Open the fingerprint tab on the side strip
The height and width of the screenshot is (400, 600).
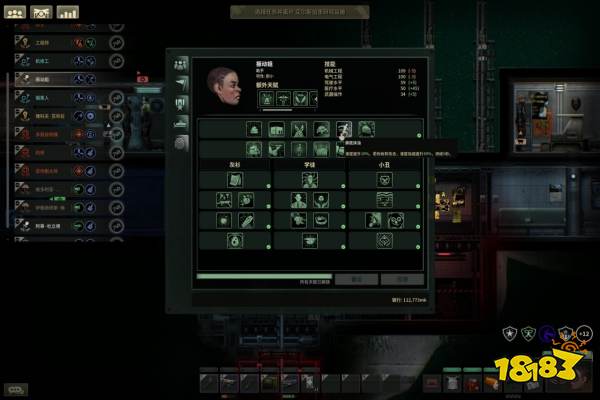pyautogui.click(x=181, y=142)
